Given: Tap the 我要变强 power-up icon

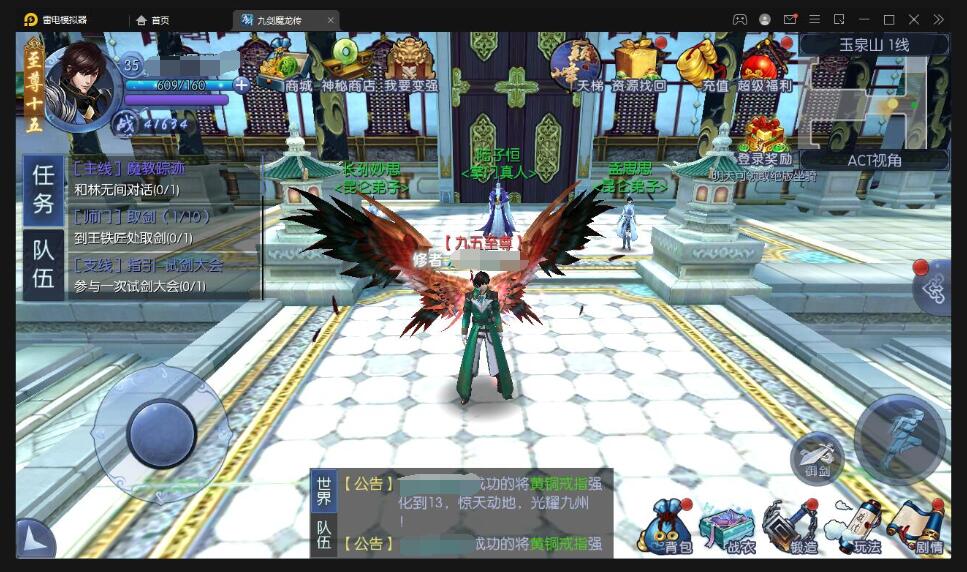Looking at the screenshot, I should pos(410,66).
